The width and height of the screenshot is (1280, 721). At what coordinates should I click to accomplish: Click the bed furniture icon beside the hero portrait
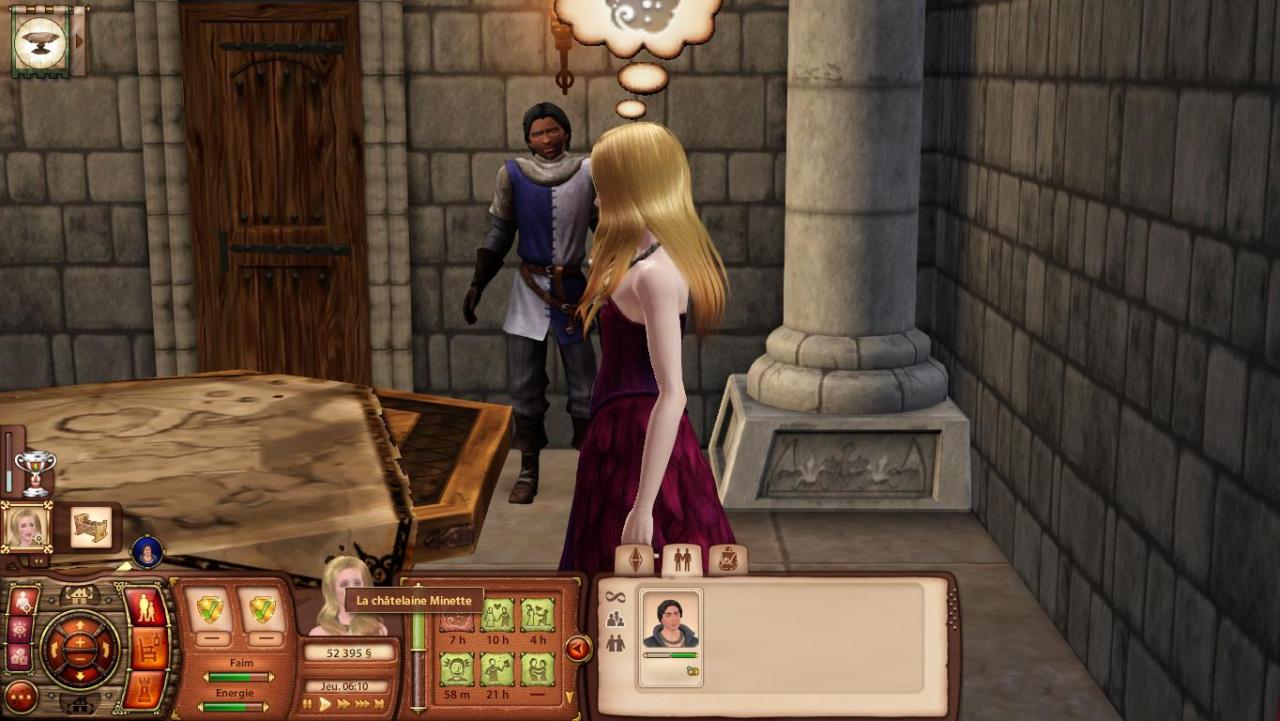(x=91, y=527)
